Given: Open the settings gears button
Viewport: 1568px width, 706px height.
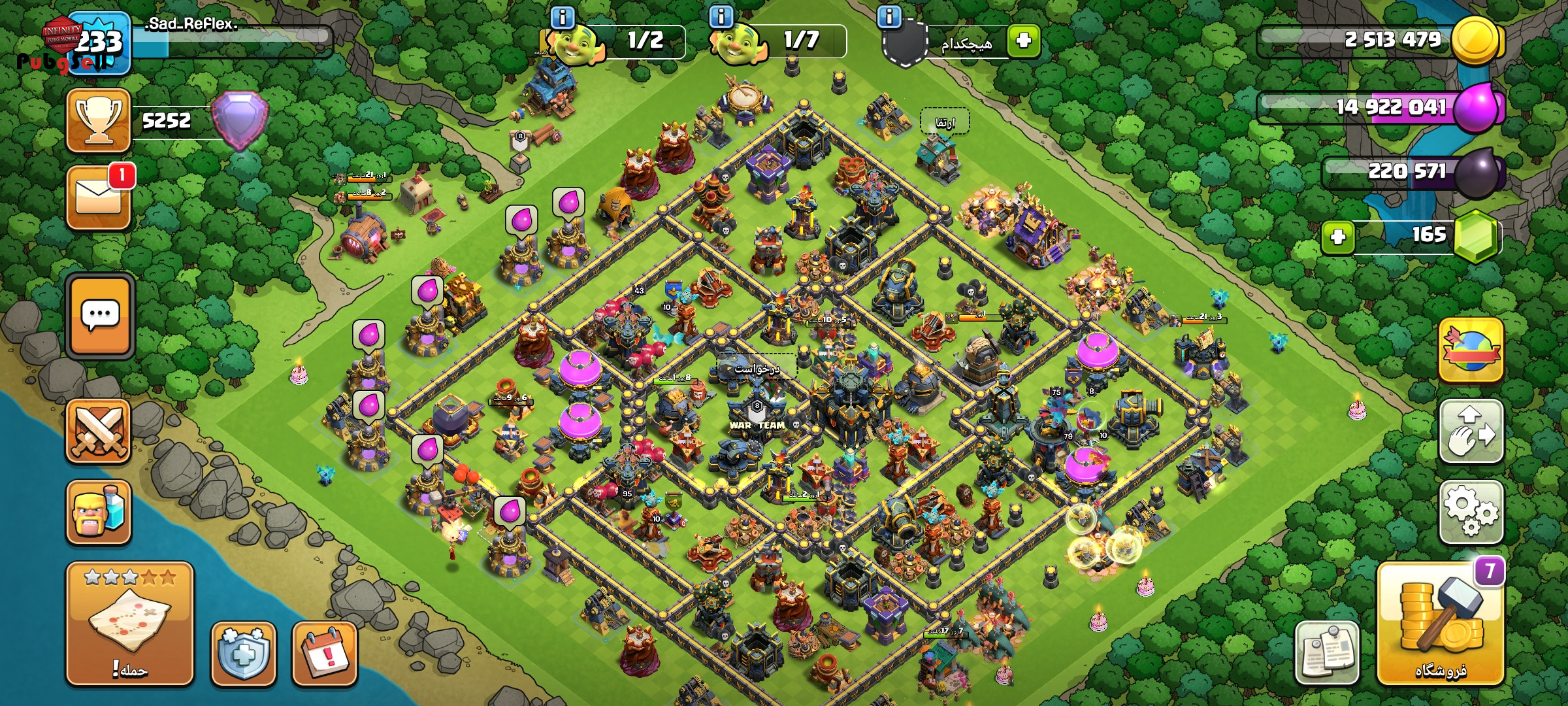Looking at the screenshot, I should click(1471, 512).
